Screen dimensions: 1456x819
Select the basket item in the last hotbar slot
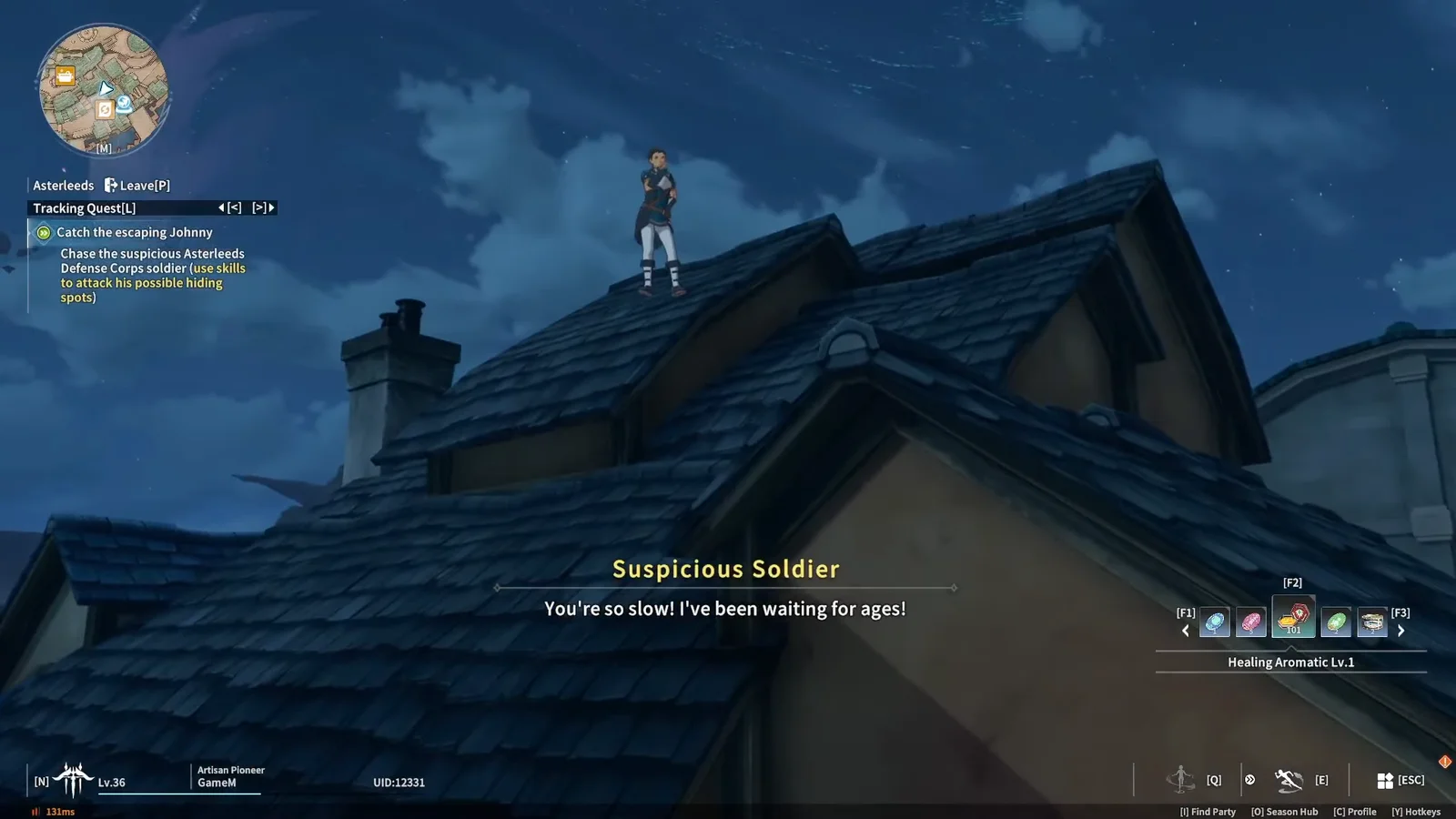1372,622
